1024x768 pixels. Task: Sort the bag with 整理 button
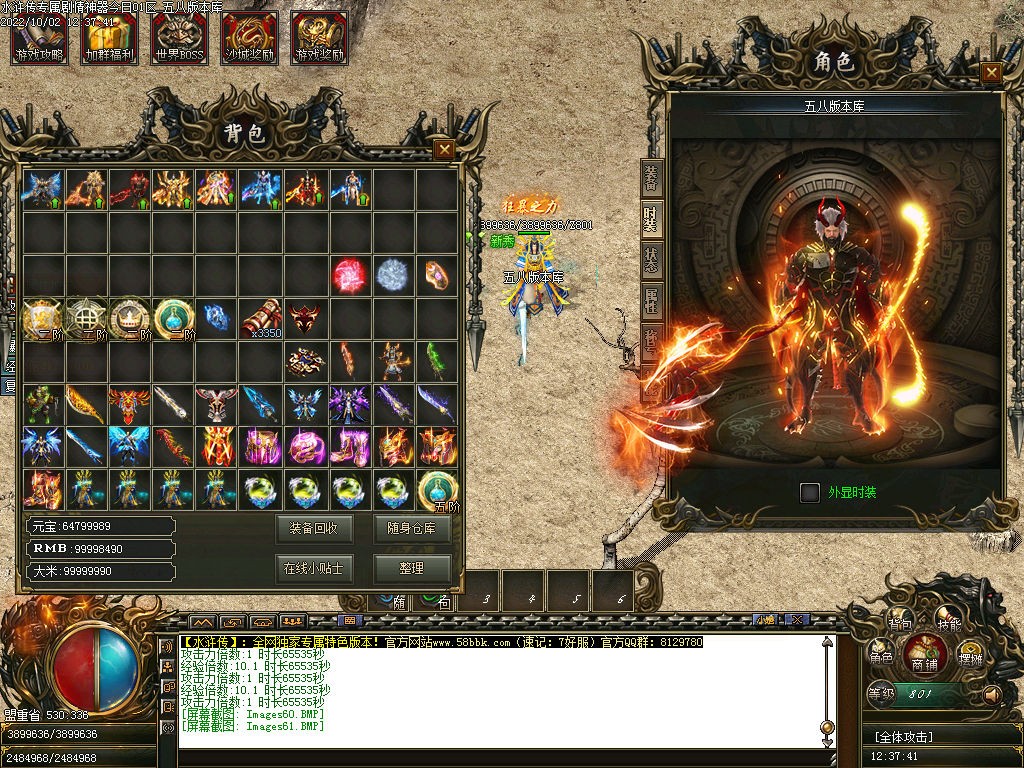coord(411,568)
